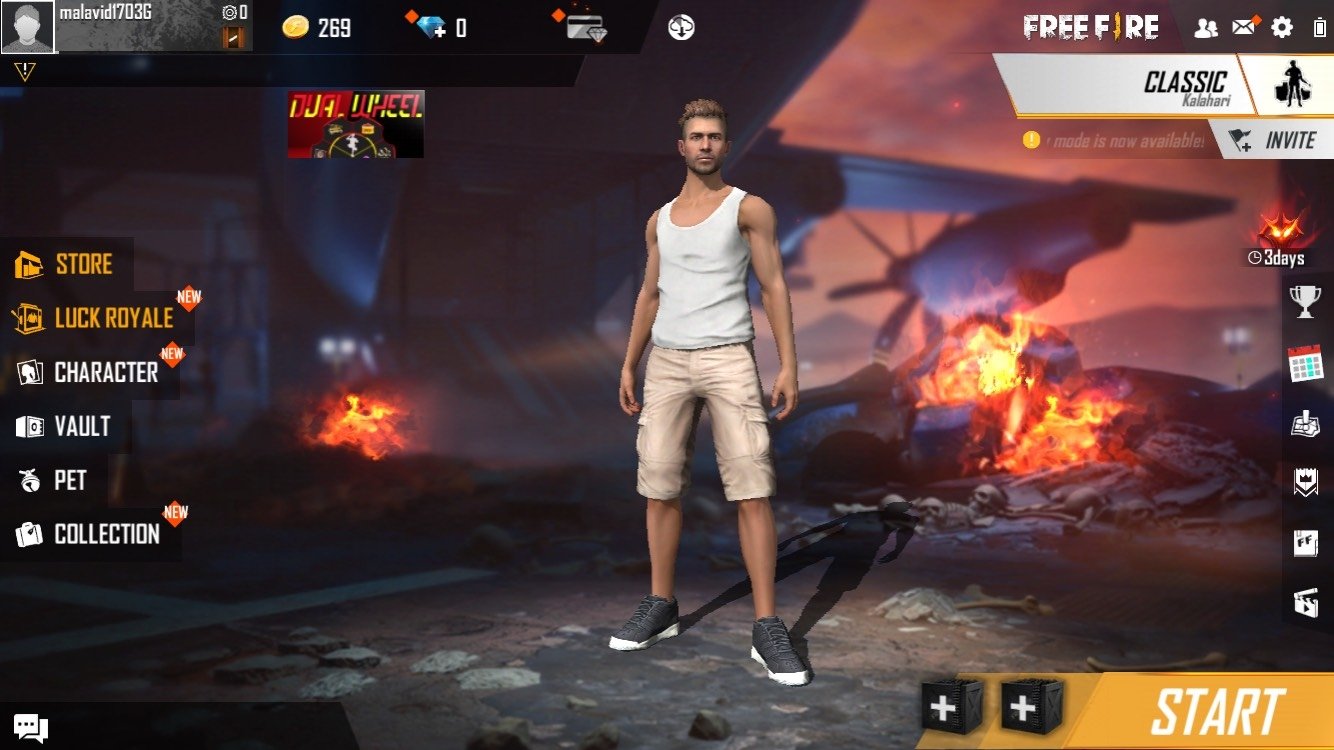The height and width of the screenshot is (750, 1334).
Task: Open the chat speech bubble
Action: click(x=31, y=727)
